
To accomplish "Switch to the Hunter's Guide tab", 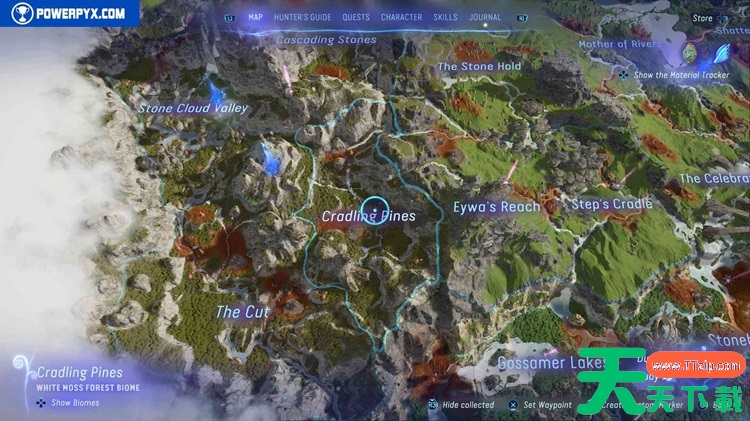I will click(304, 17).
